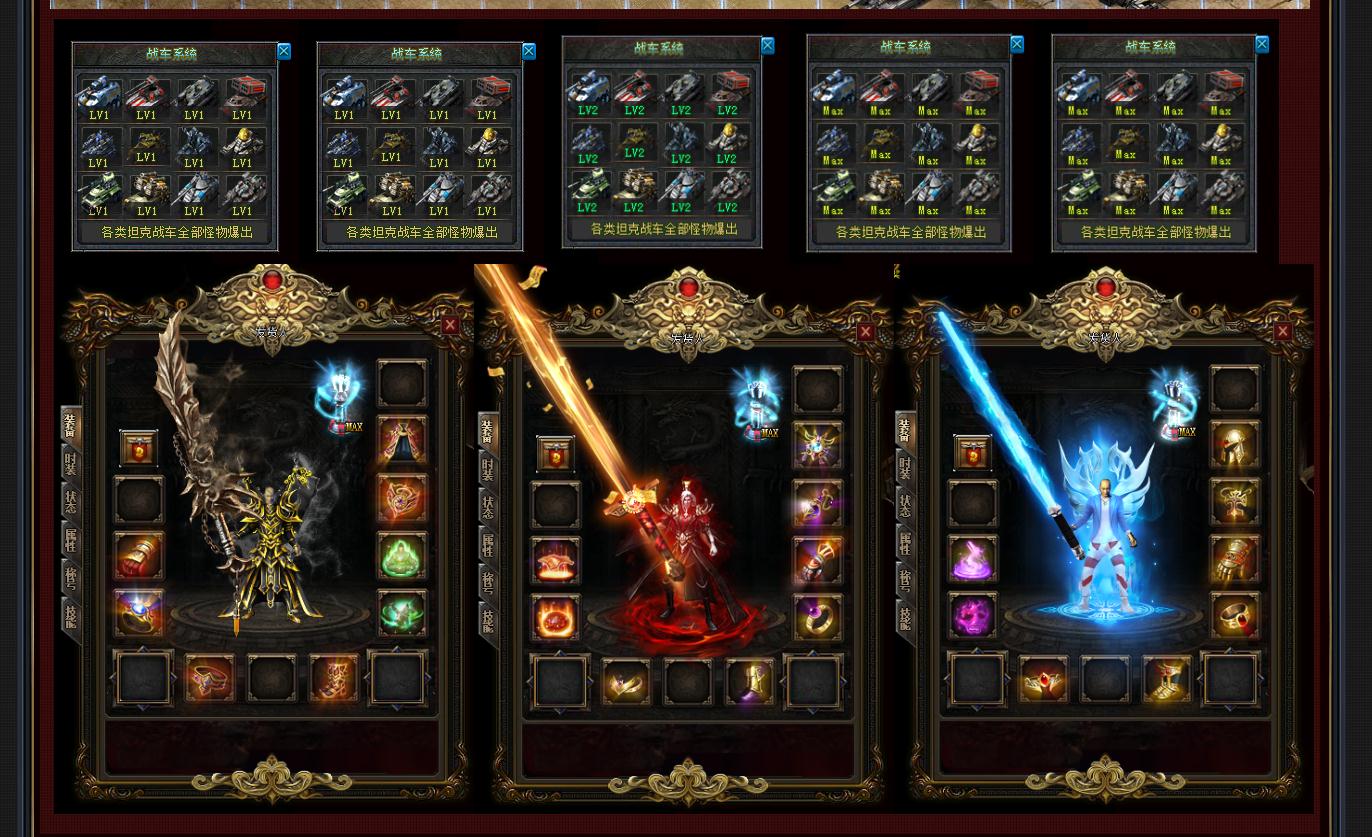Viewport: 1372px width, 837px height.
Task: Pick the golden helmet beside blue-winged character
Action: click(x=1235, y=446)
